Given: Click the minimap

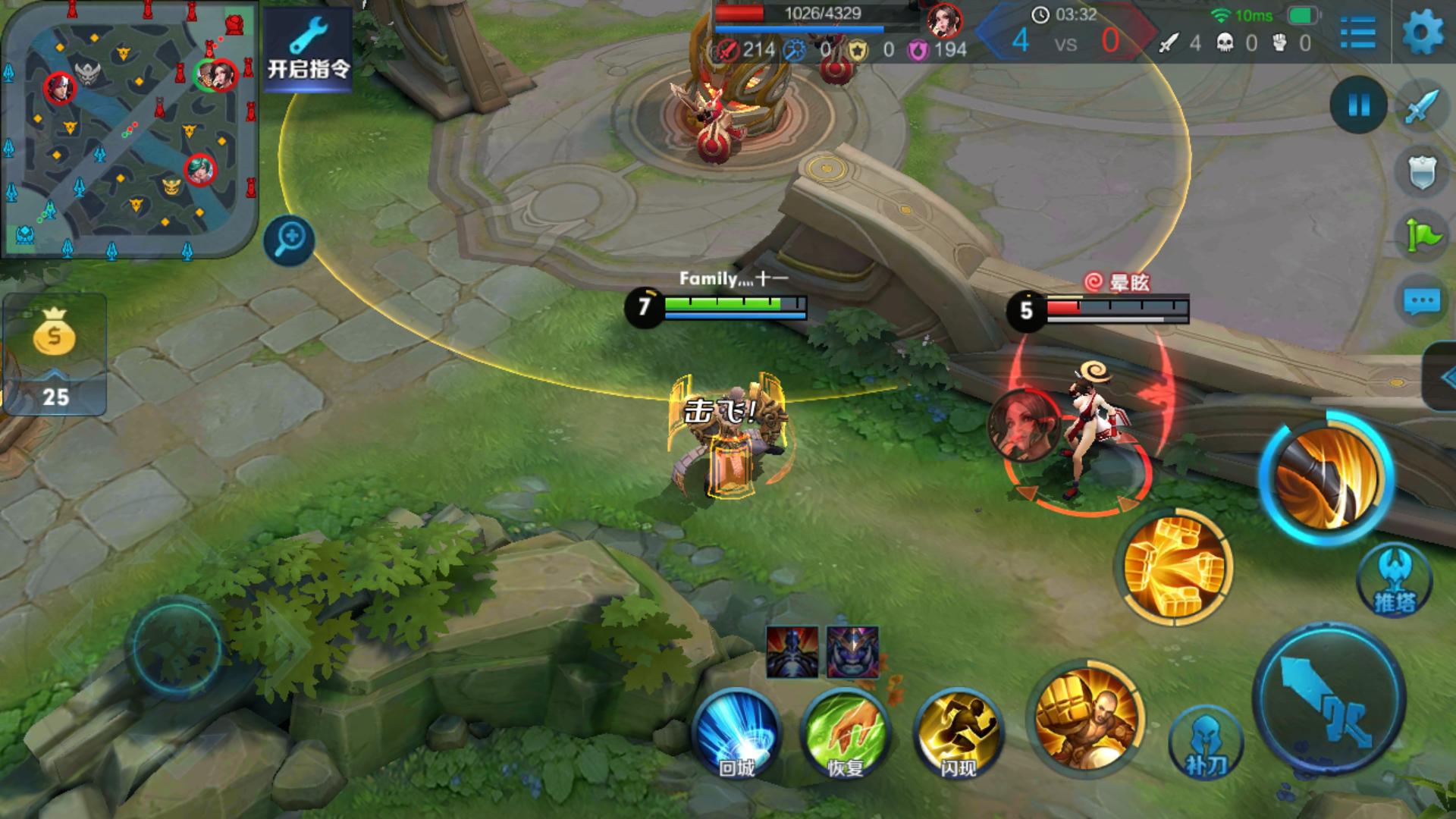Looking at the screenshot, I should (x=130, y=129).
